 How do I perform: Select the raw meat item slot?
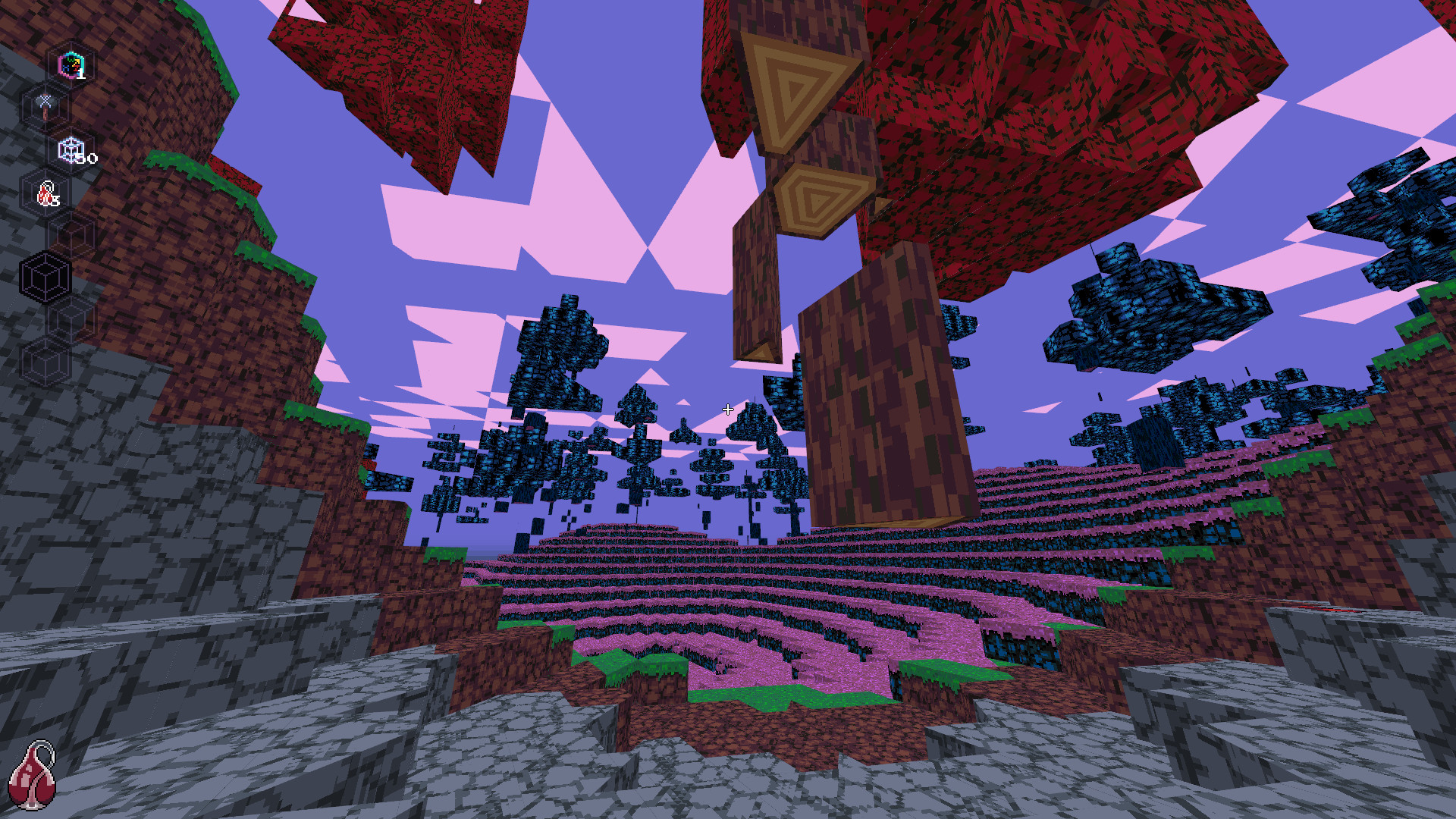click(45, 193)
